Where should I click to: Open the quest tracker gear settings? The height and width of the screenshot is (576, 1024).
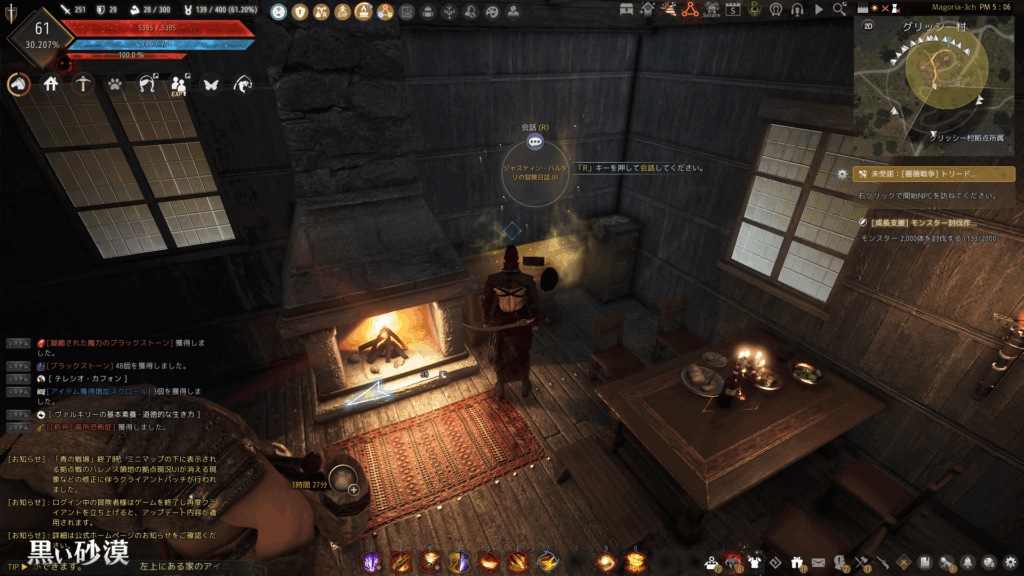843,173
